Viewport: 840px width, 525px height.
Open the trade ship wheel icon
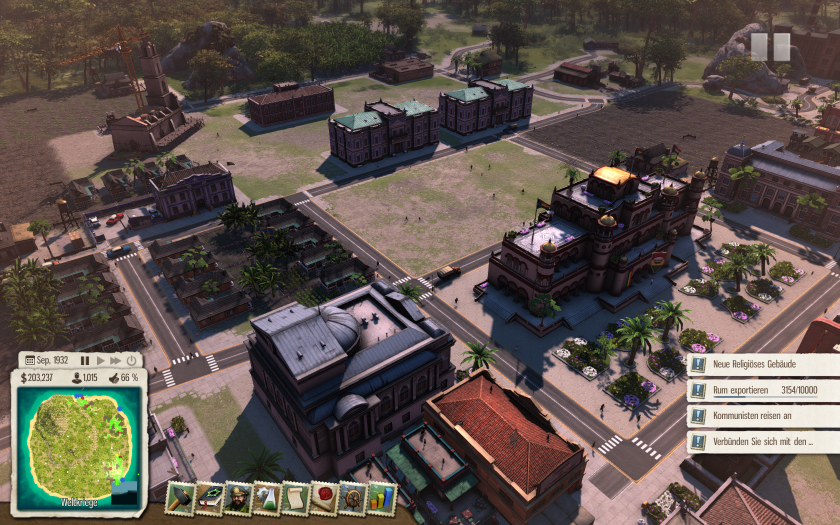353,497
